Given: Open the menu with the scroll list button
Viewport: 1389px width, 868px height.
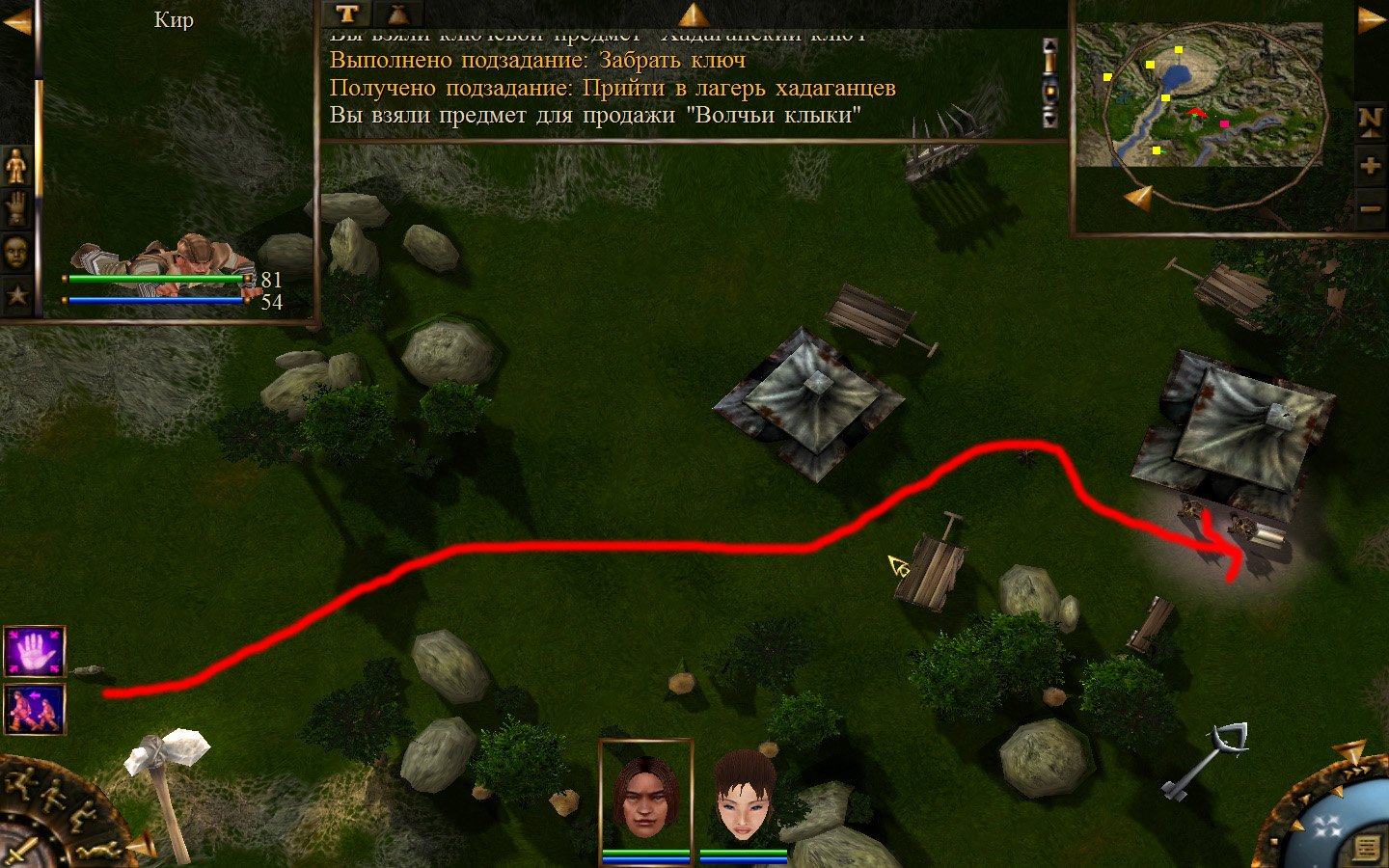Looking at the screenshot, I should point(1366,848).
